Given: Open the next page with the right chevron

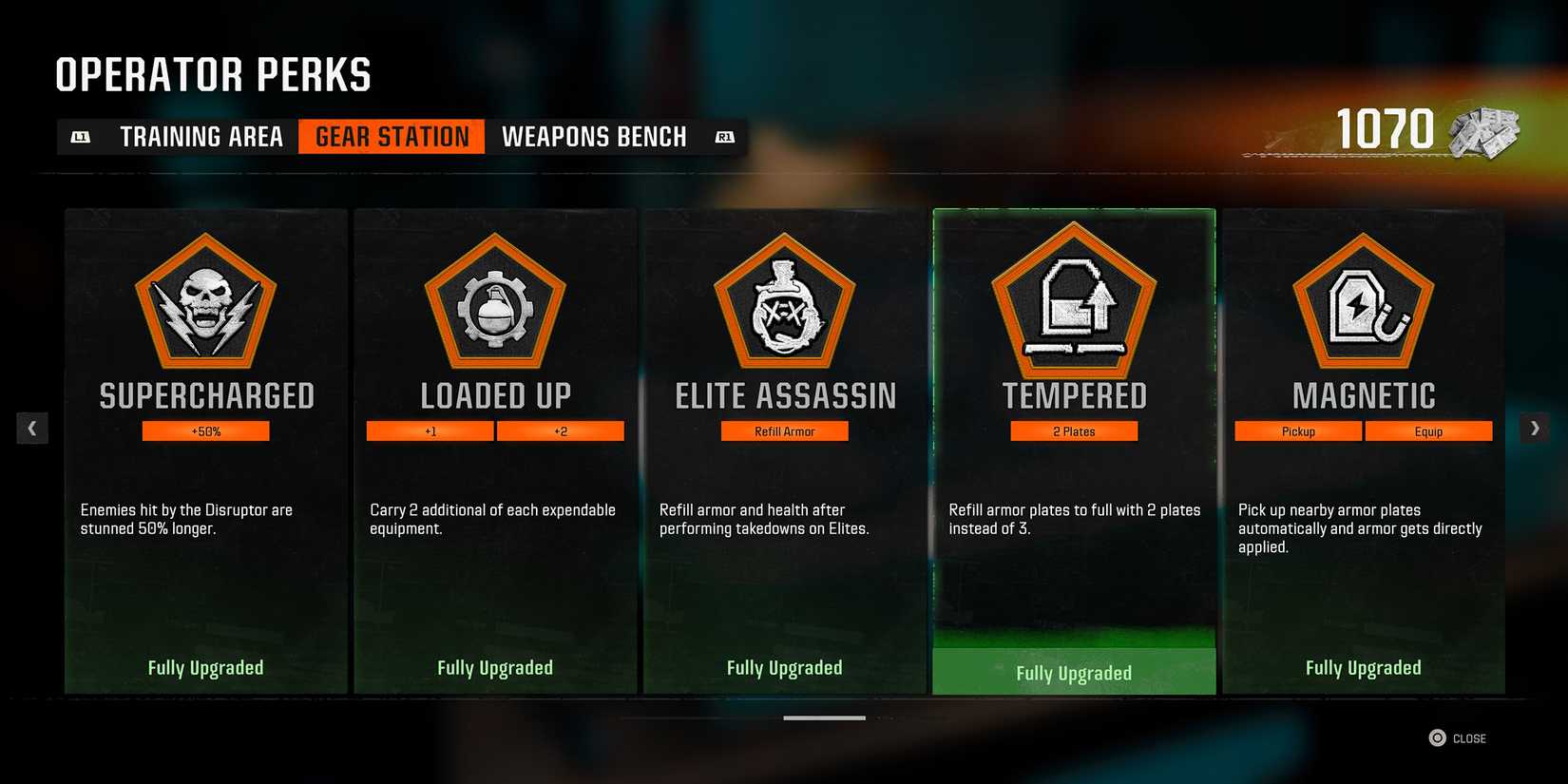Looking at the screenshot, I should point(1534,428).
